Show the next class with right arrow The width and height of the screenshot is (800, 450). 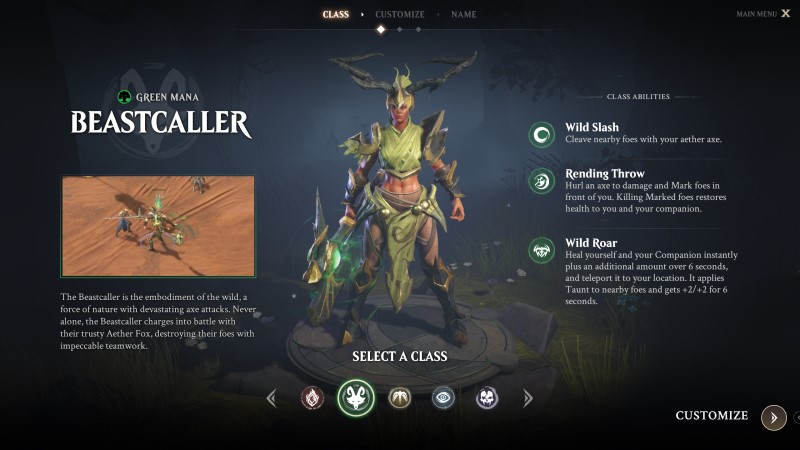pos(528,398)
